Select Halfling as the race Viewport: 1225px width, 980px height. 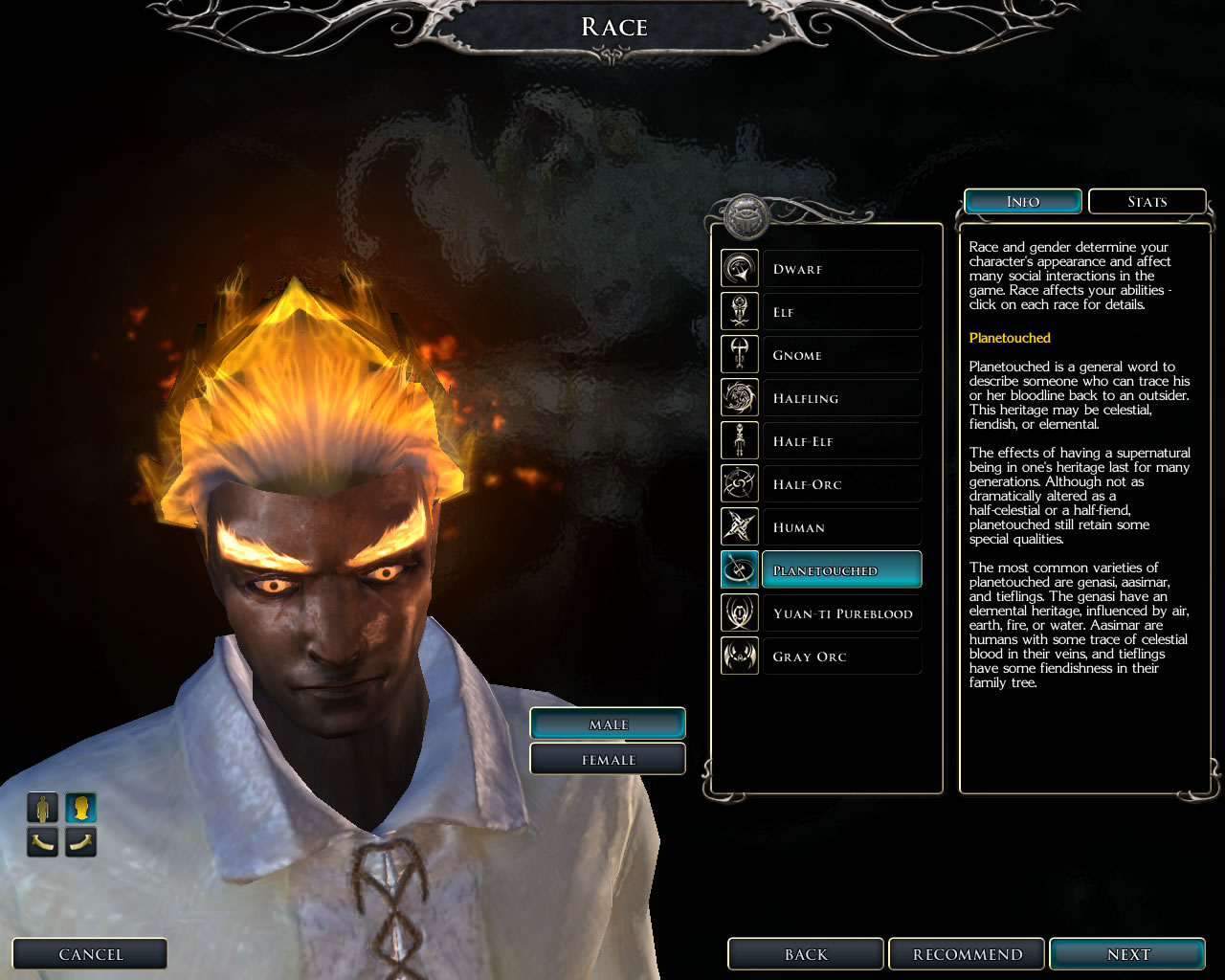click(841, 398)
